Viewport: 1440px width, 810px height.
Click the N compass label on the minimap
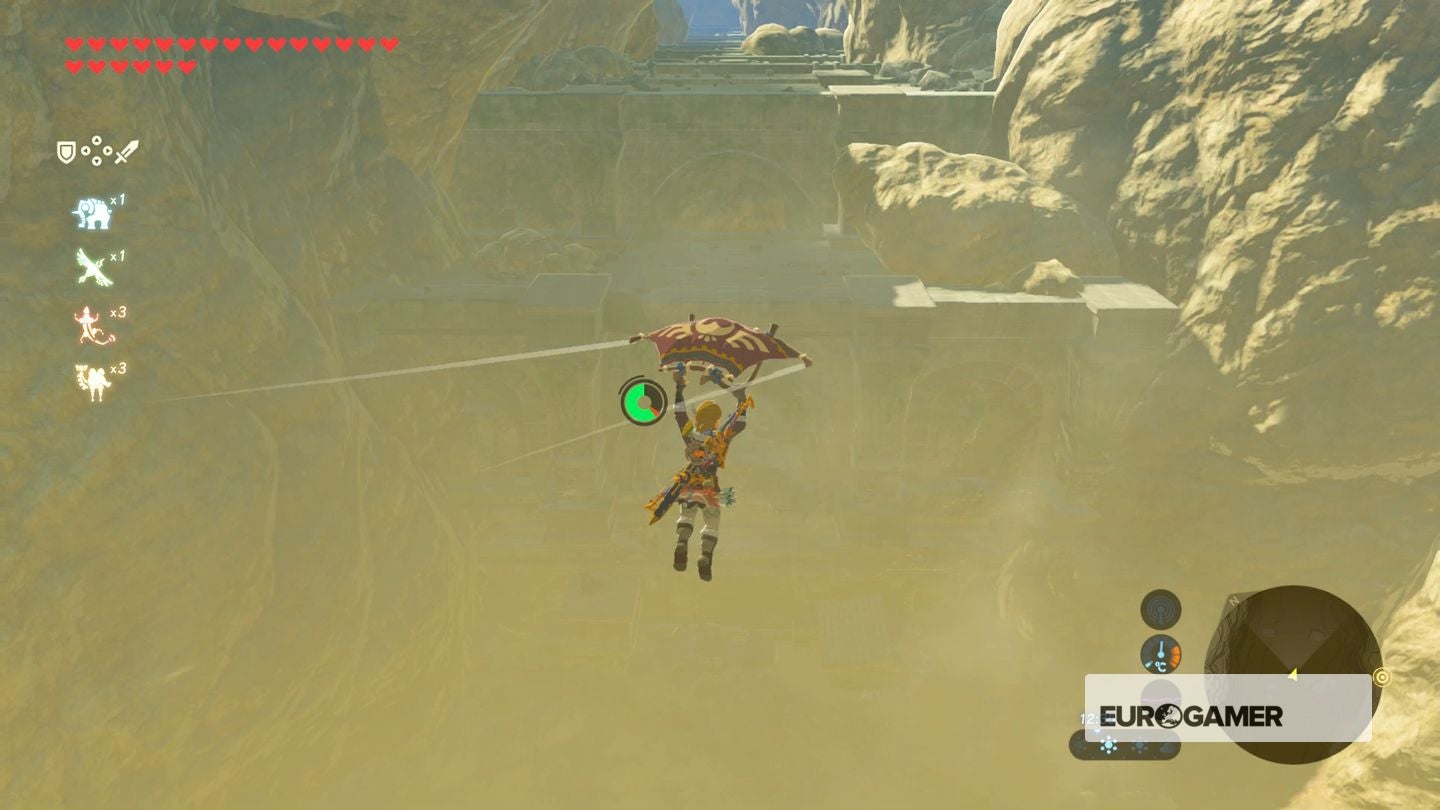click(1233, 600)
